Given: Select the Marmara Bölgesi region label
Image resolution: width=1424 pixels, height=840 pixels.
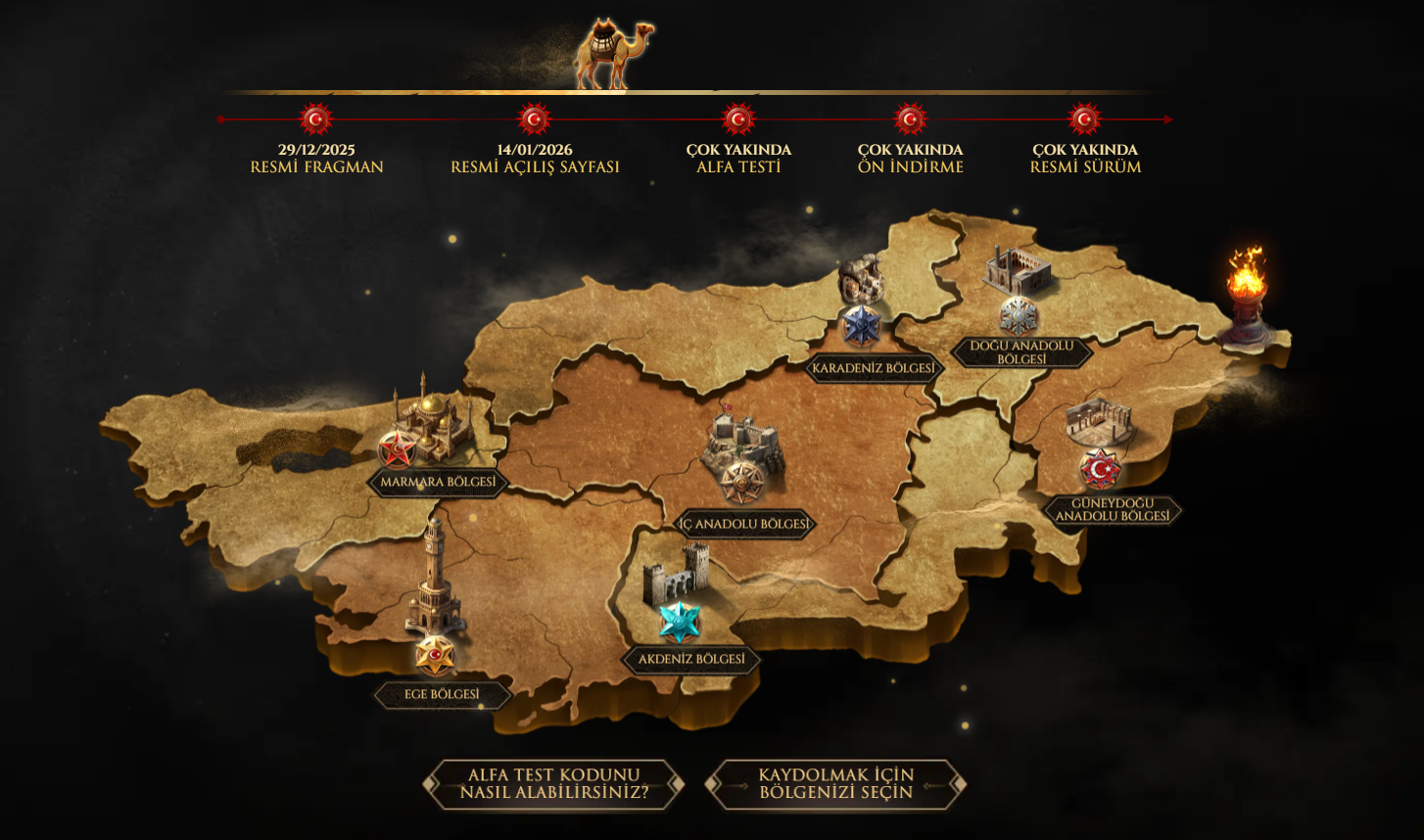Looking at the screenshot, I should 438,483.
